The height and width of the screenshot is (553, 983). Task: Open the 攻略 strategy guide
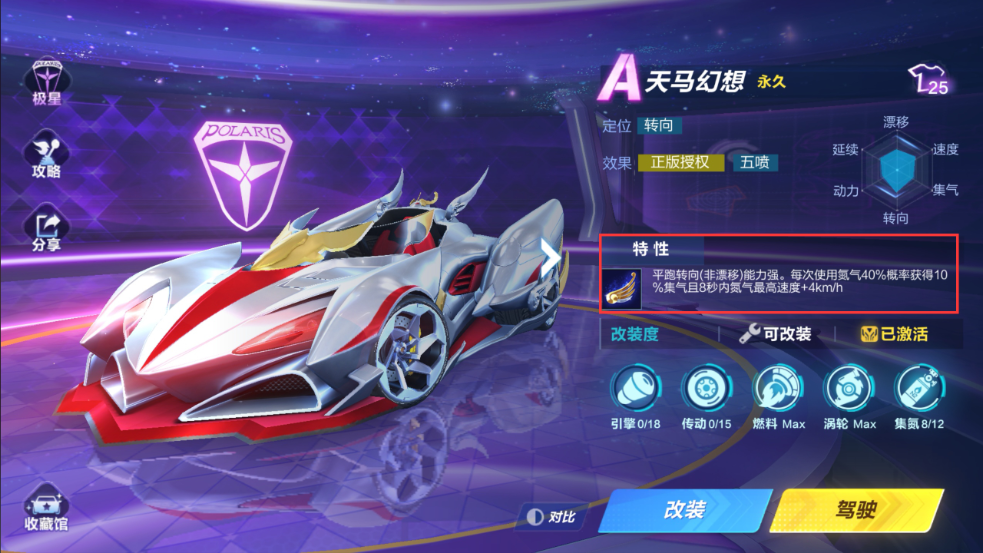[x=47, y=153]
